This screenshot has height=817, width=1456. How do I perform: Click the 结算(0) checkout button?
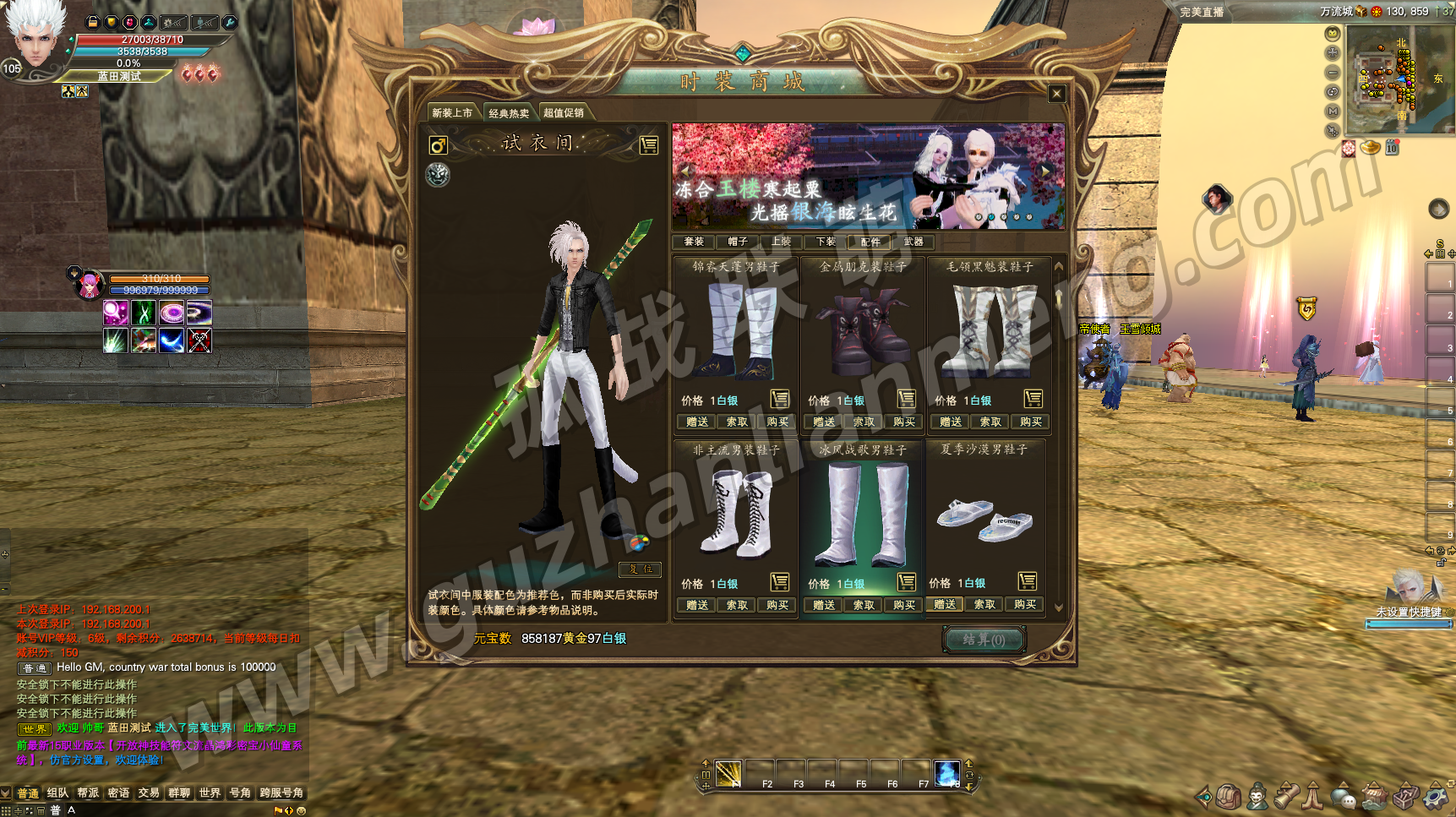pyautogui.click(x=984, y=640)
